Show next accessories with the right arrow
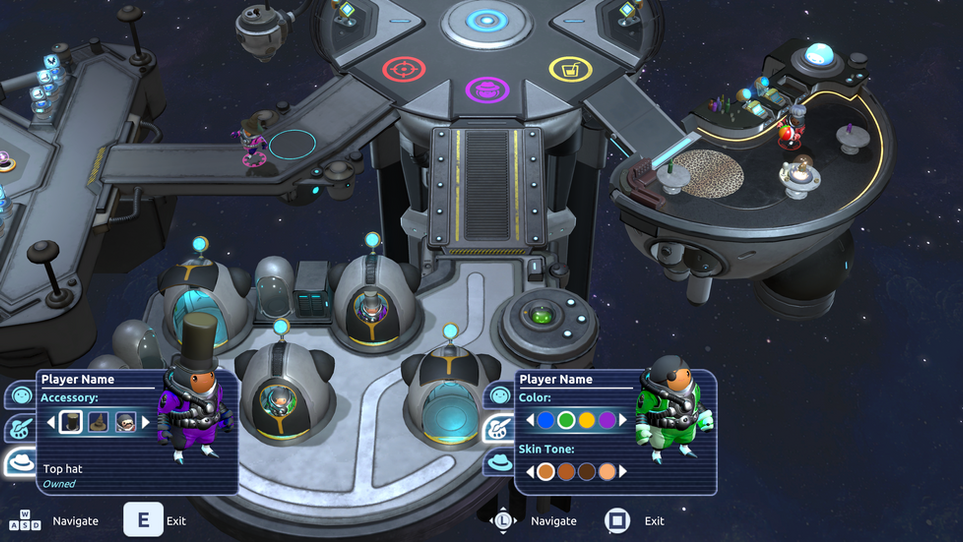The width and height of the screenshot is (963, 542). coord(145,422)
